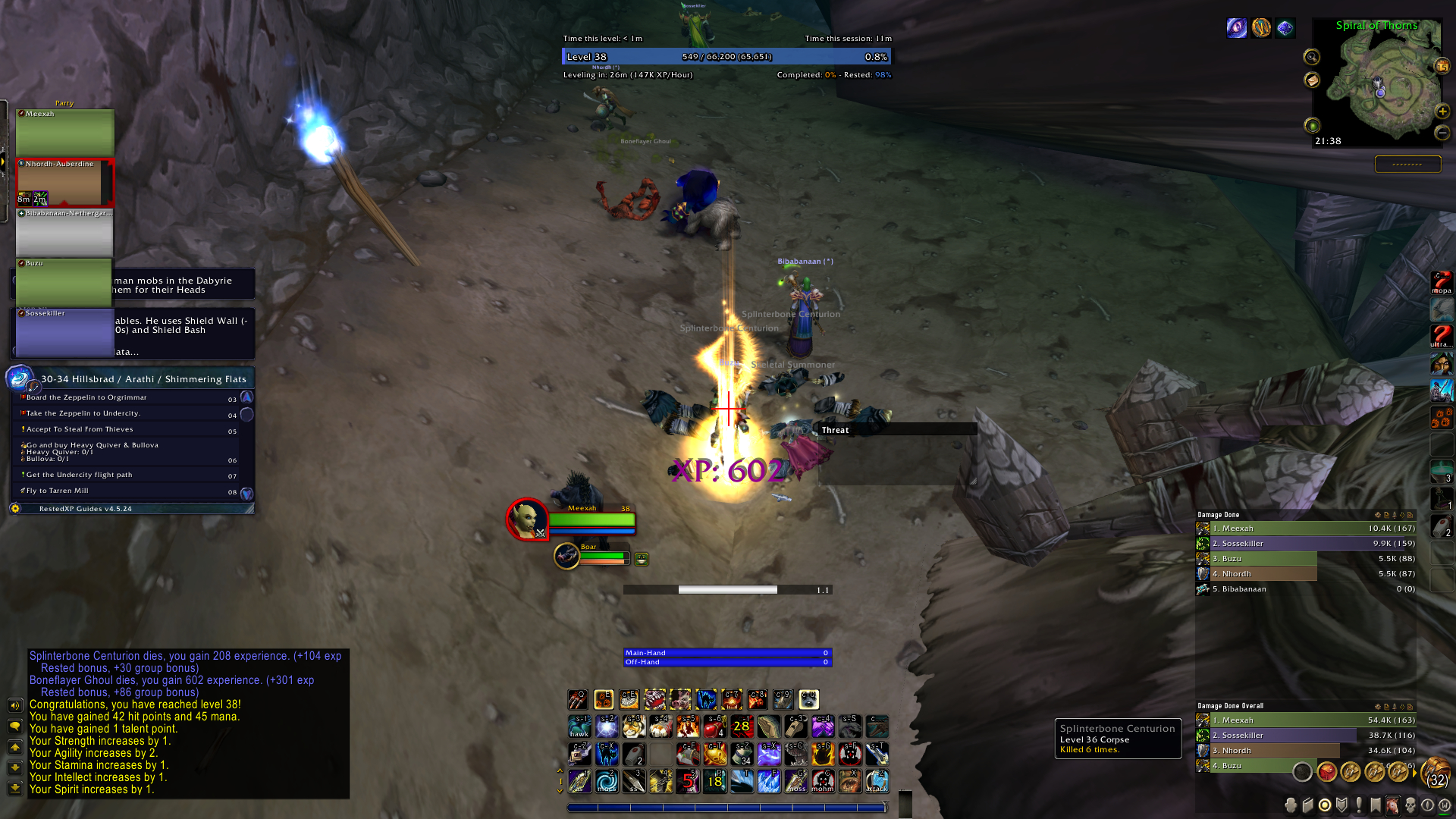Open the main backpack showing 32 slots
The height and width of the screenshot is (819, 1456).
(x=1436, y=773)
